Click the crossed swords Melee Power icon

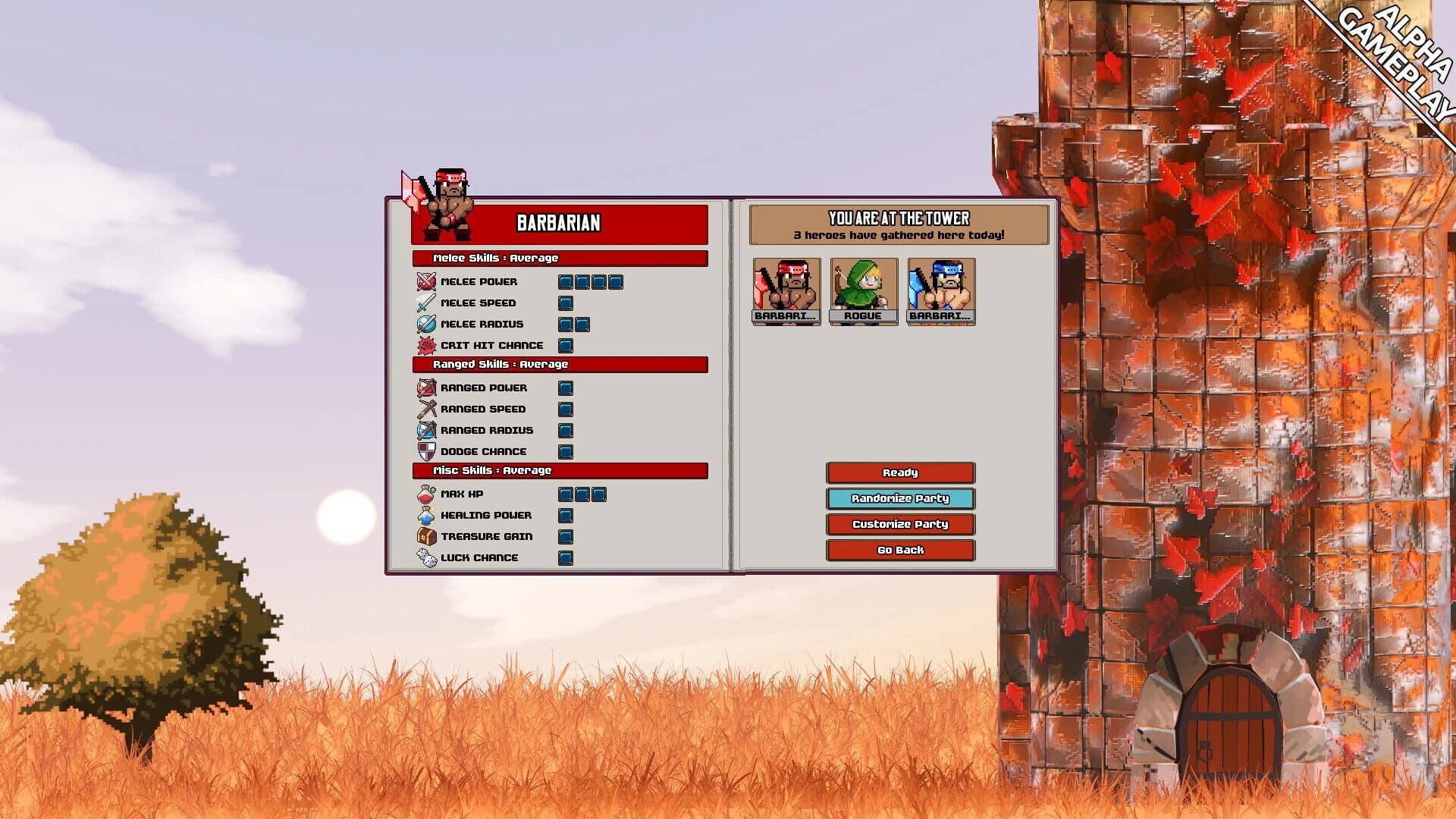point(428,281)
